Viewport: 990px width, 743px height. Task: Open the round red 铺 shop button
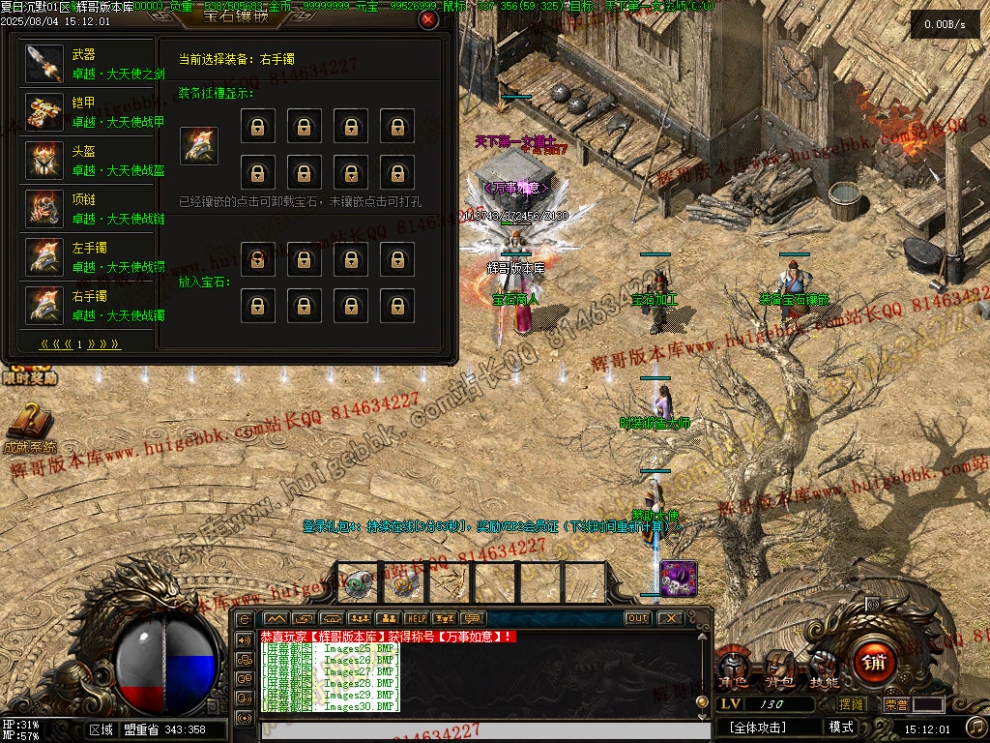coord(874,661)
